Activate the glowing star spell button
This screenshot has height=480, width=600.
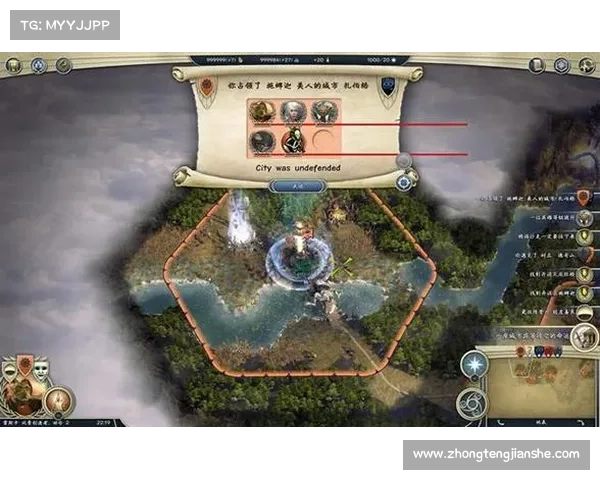tap(473, 366)
